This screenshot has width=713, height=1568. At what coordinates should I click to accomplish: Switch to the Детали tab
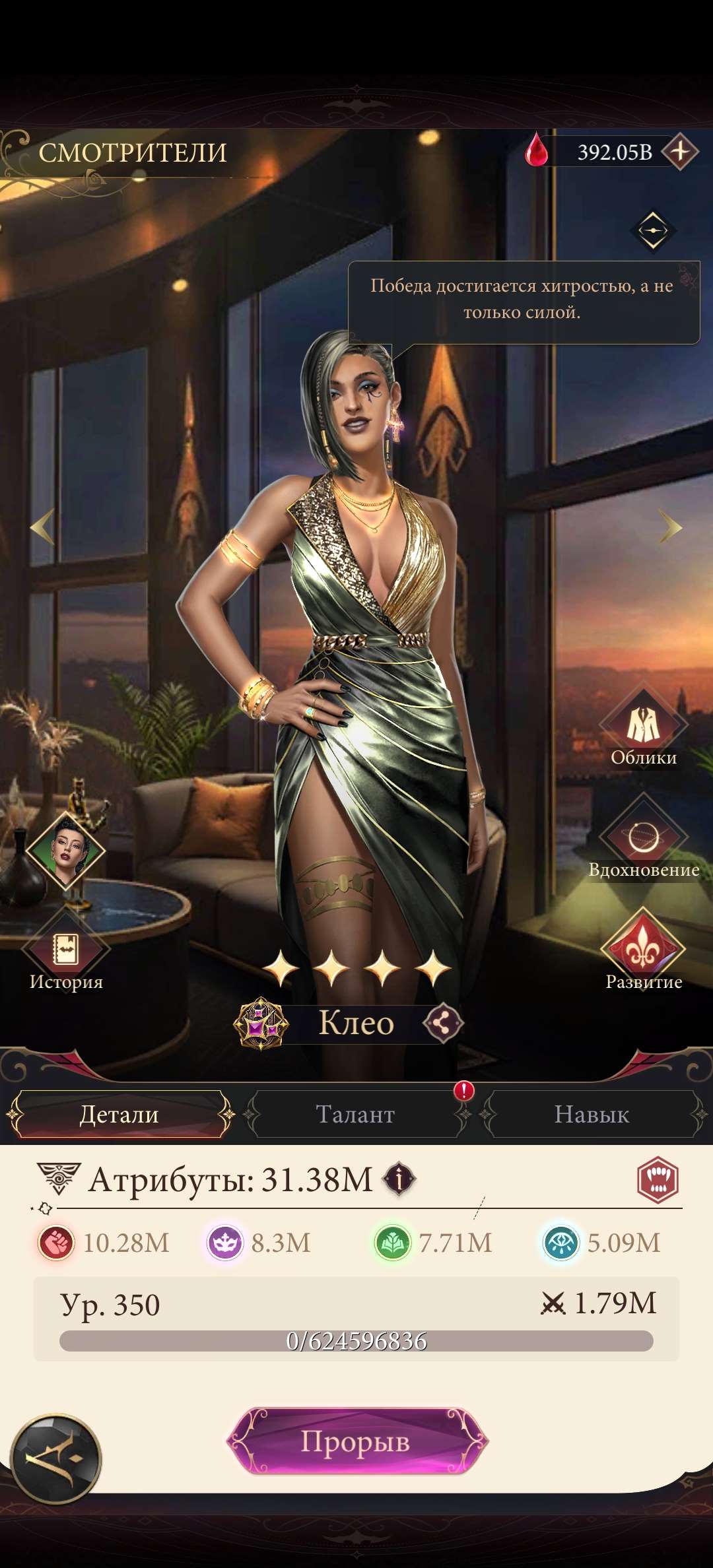[x=119, y=1115]
